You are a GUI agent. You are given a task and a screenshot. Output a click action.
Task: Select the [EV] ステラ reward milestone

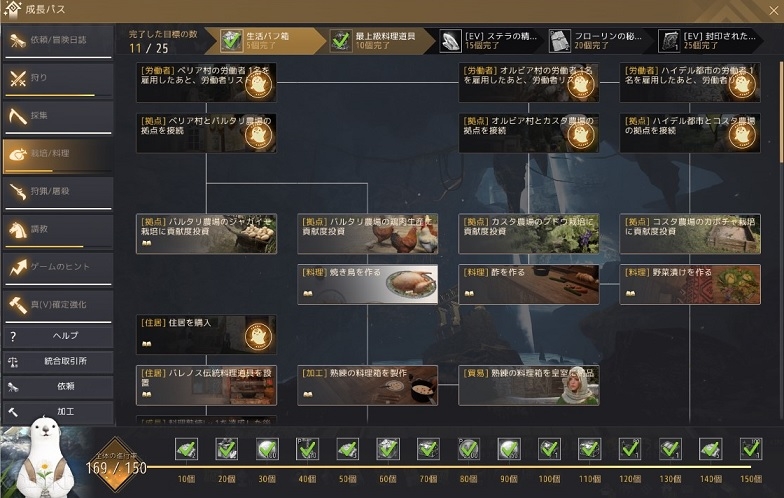(490, 41)
